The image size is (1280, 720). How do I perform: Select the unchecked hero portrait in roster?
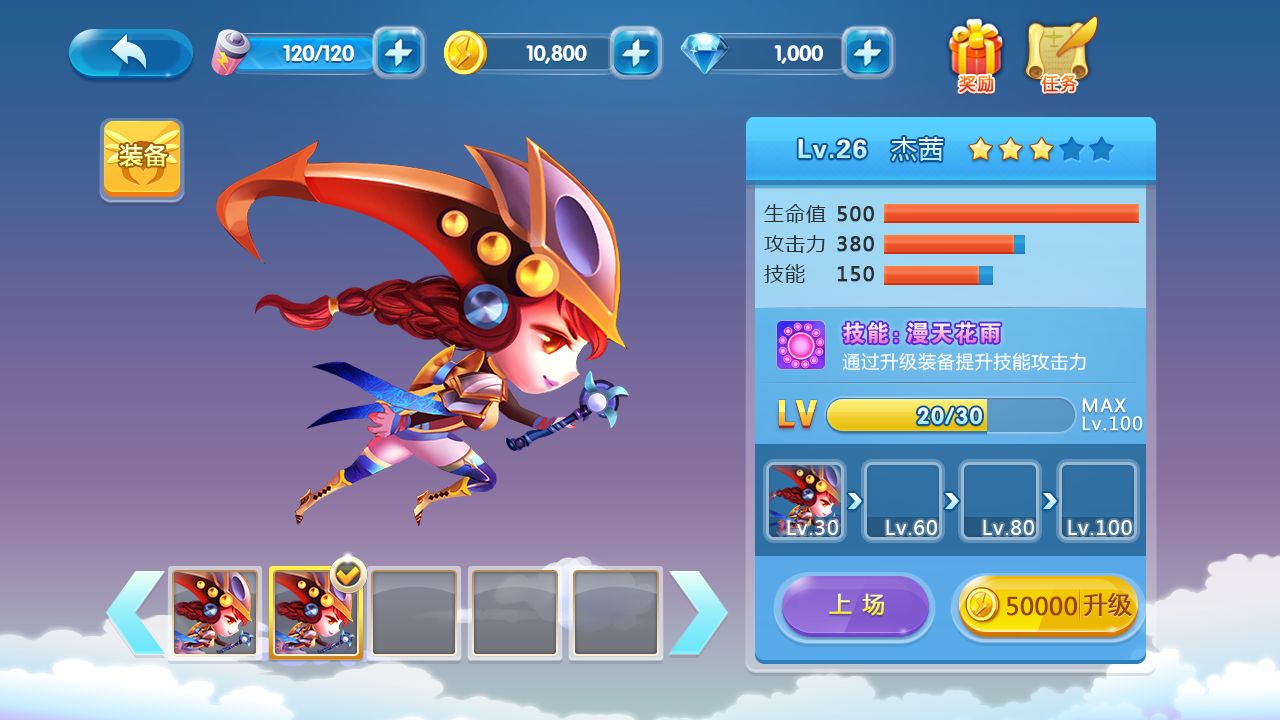point(215,613)
